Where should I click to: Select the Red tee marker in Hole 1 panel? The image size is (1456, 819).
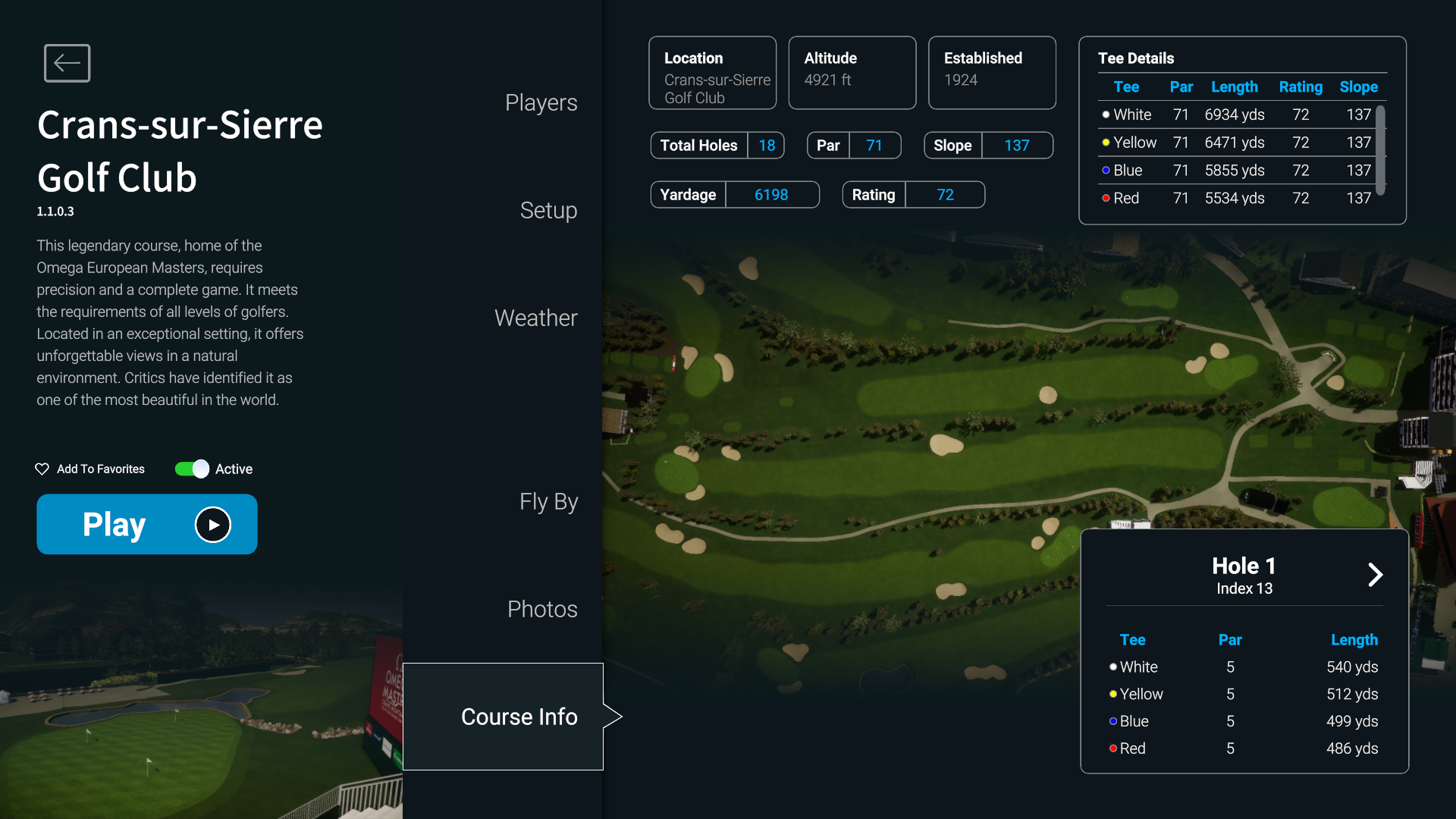pos(1112,748)
